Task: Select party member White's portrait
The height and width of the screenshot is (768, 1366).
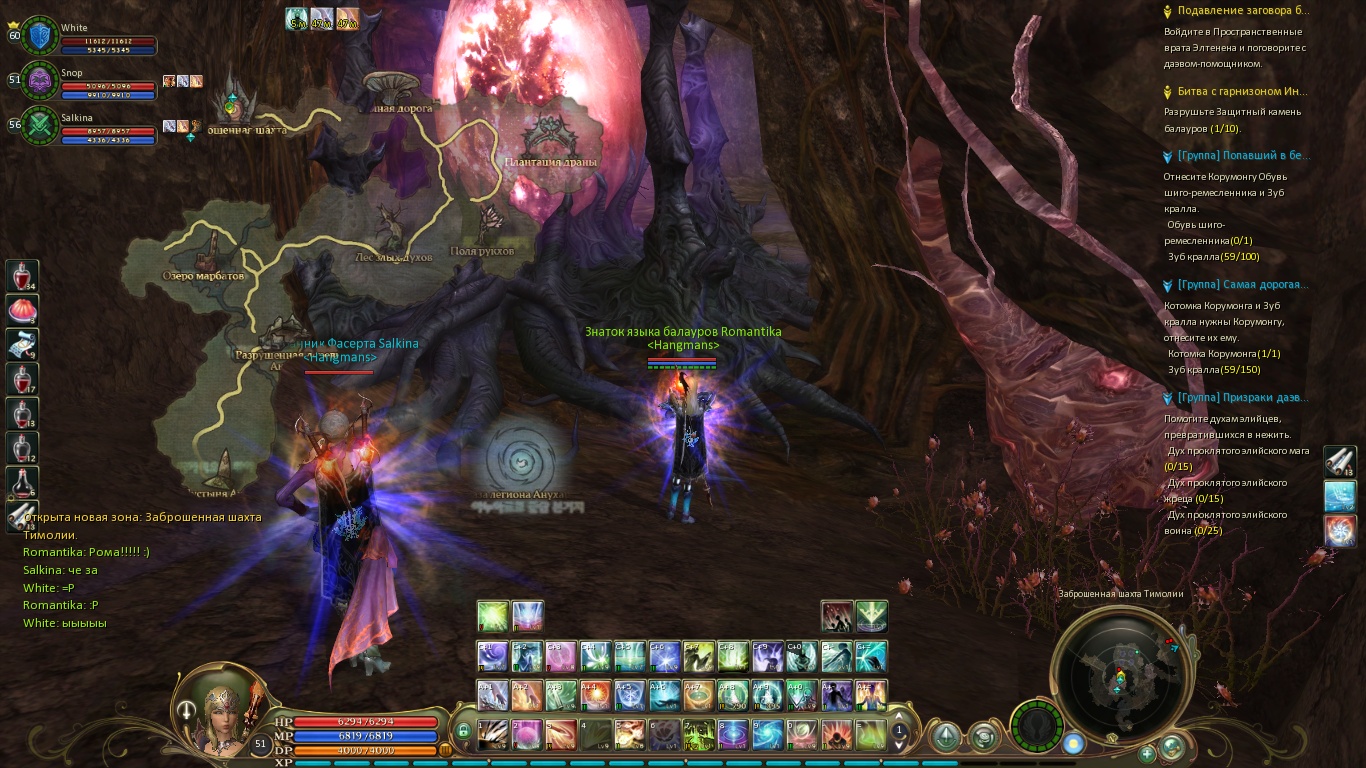Action: [40, 37]
